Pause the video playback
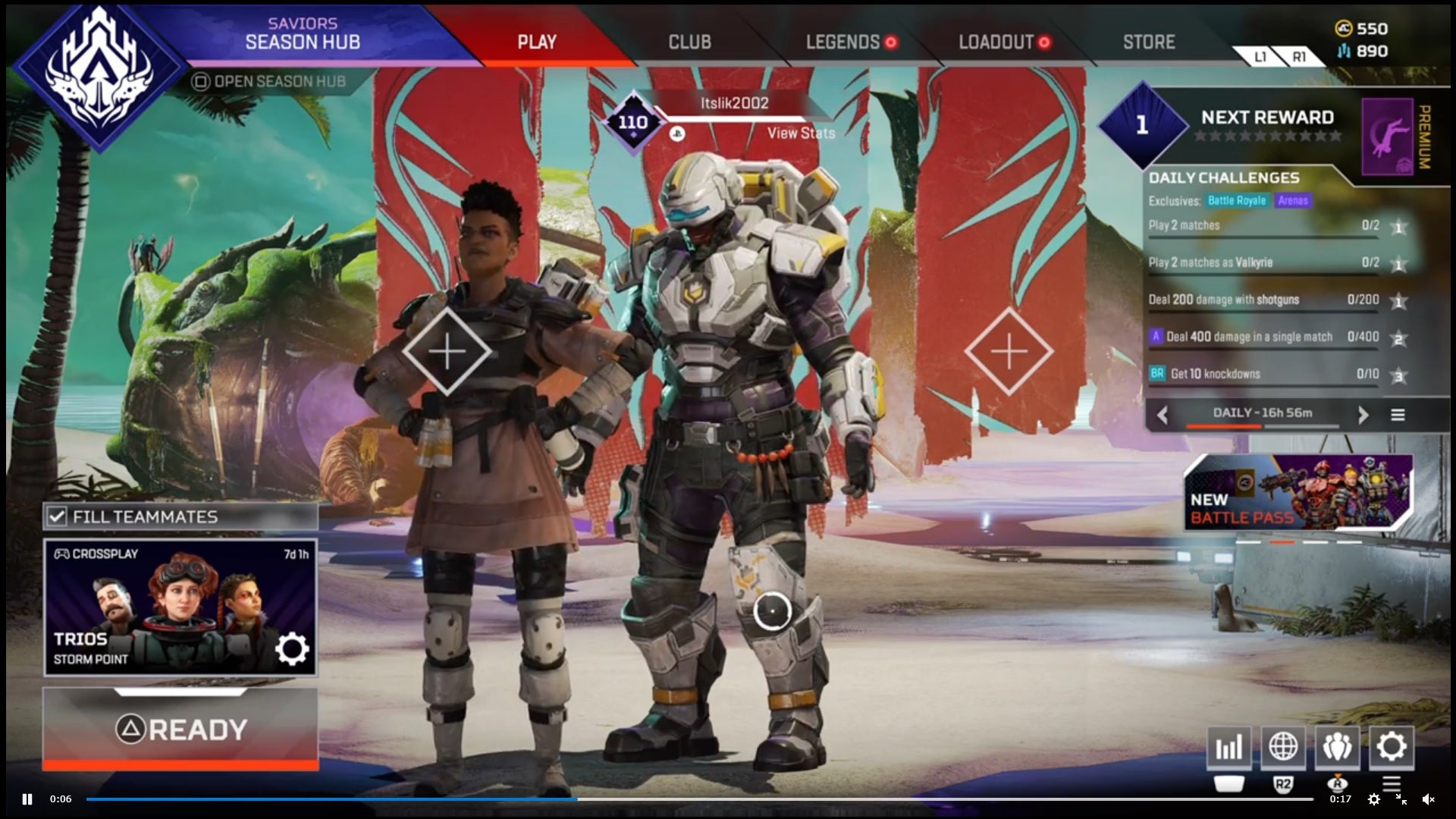This screenshot has height=819, width=1456. [x=27, y=799]
